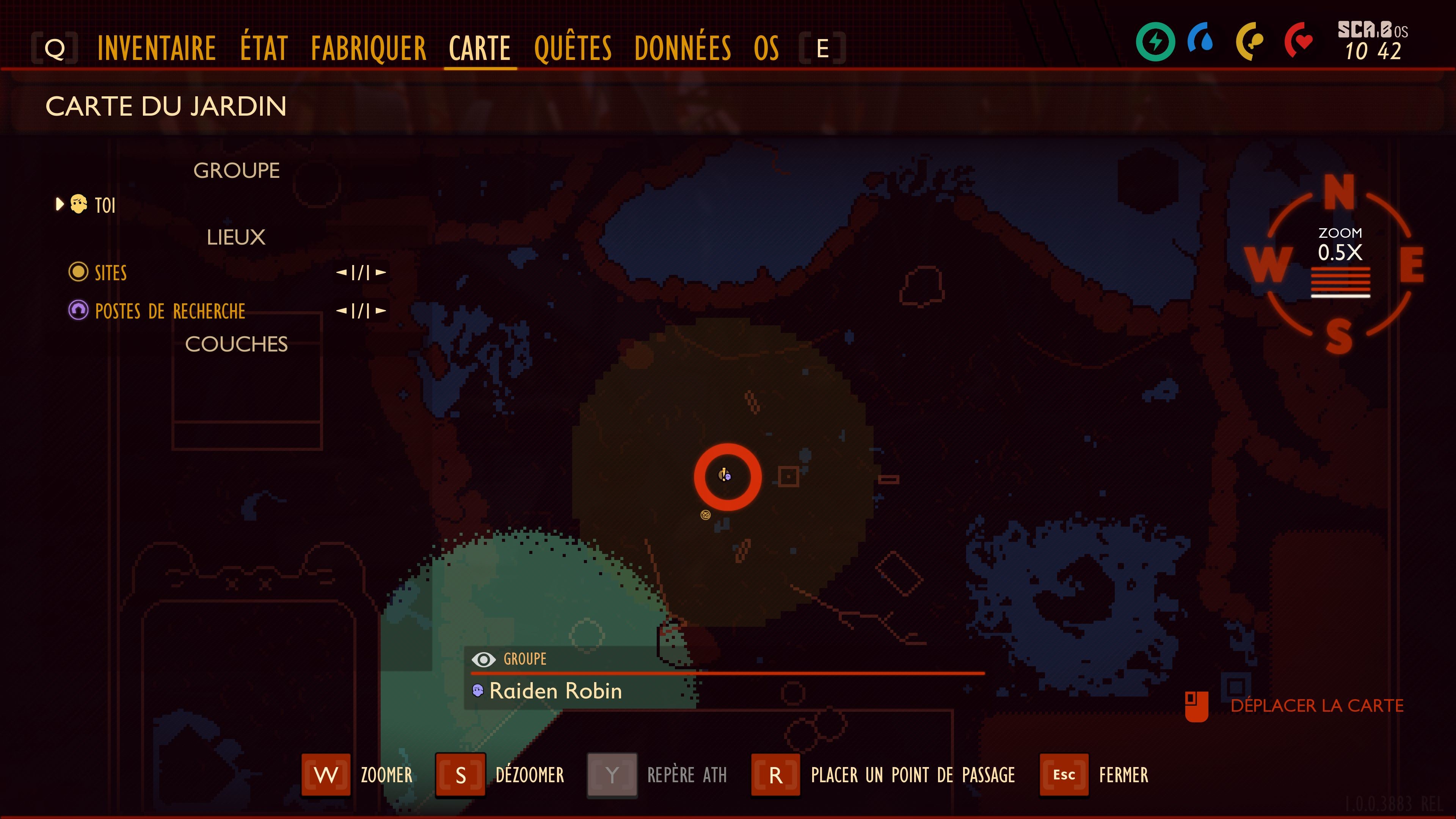Cycle Postes de recherche to next entry

(x=381, y=311)
